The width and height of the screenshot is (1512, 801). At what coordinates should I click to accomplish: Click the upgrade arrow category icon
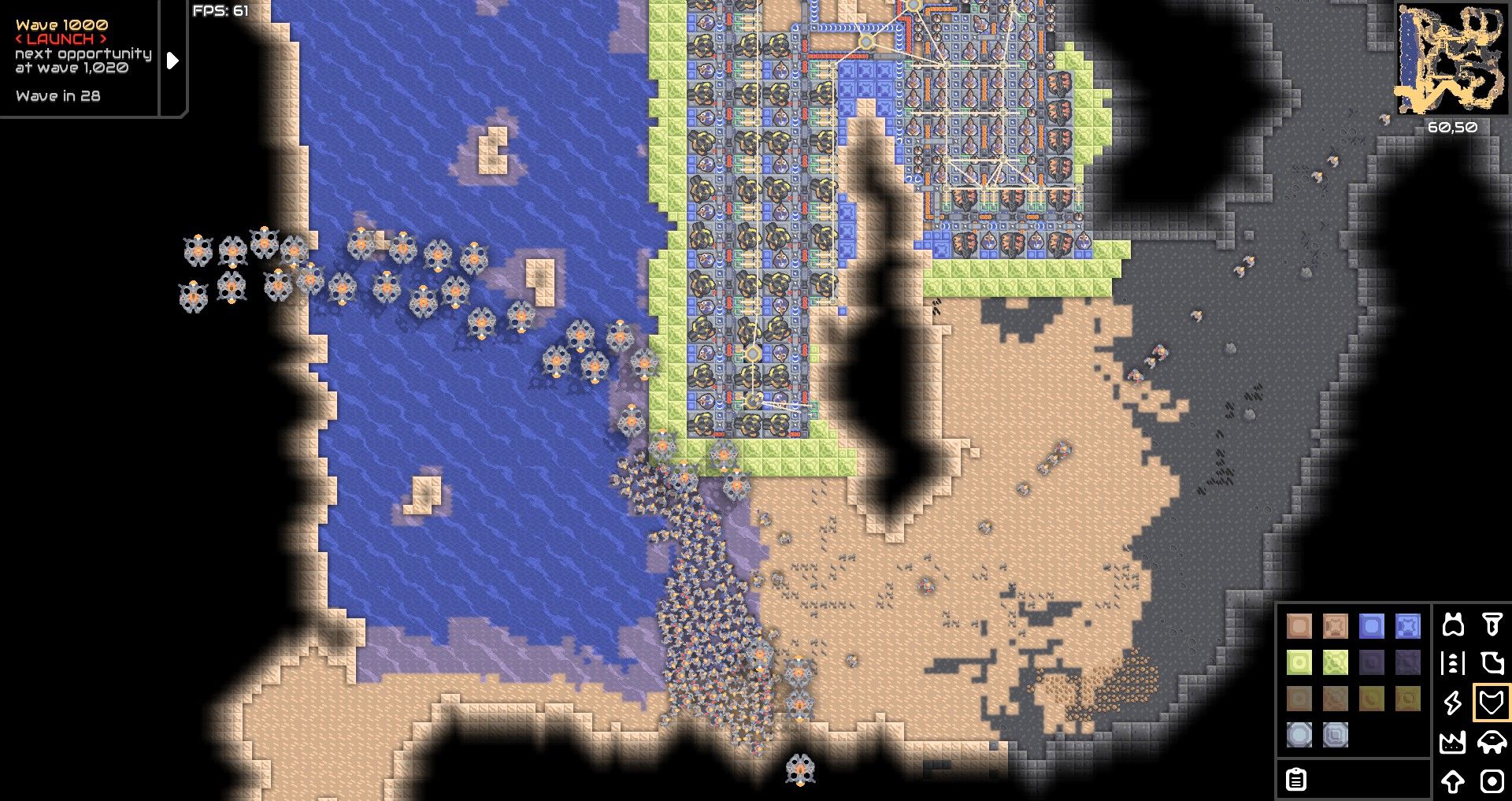pyautogui.click(x=1452, y=780)
